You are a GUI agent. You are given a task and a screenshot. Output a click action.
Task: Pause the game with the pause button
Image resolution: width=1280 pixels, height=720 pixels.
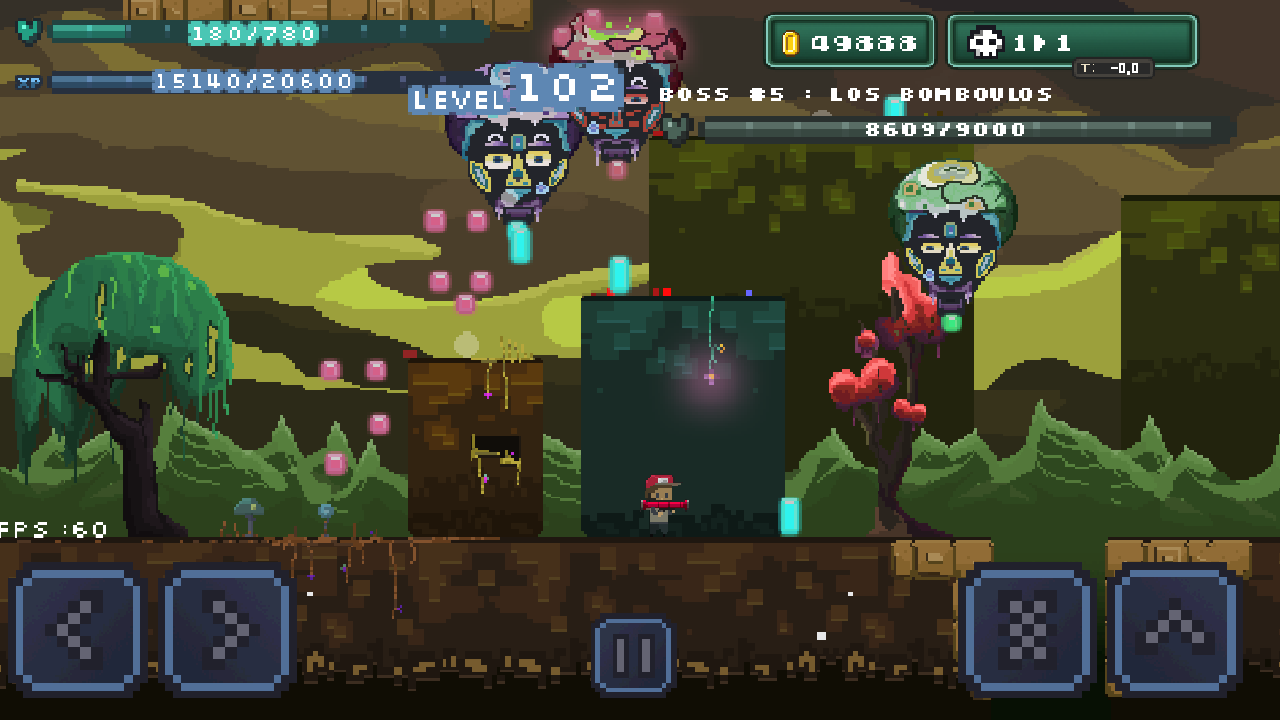tap(634, 656)
